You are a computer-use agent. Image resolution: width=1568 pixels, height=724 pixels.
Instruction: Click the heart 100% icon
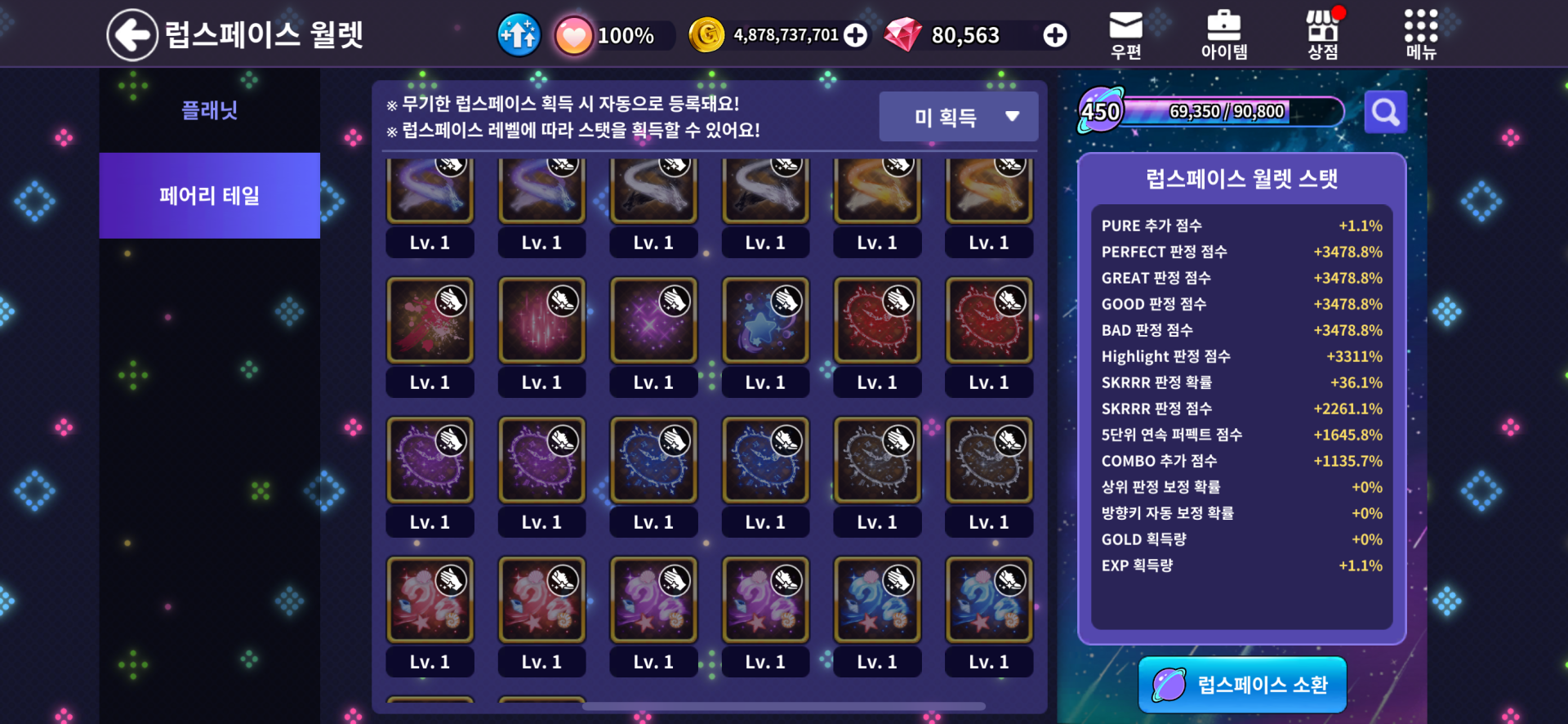(574, 36)
